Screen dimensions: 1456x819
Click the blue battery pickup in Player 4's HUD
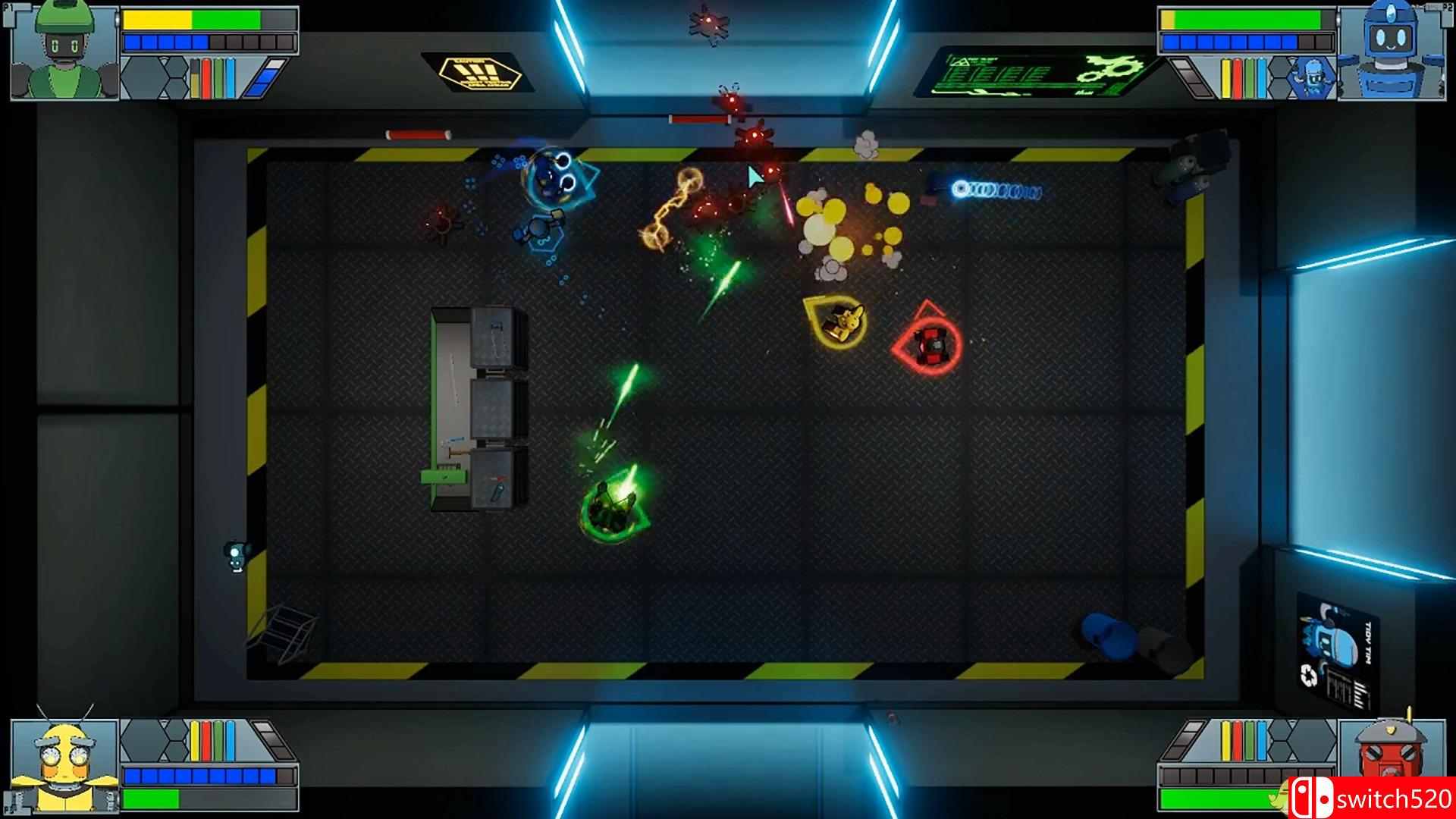coord(1262,741)
